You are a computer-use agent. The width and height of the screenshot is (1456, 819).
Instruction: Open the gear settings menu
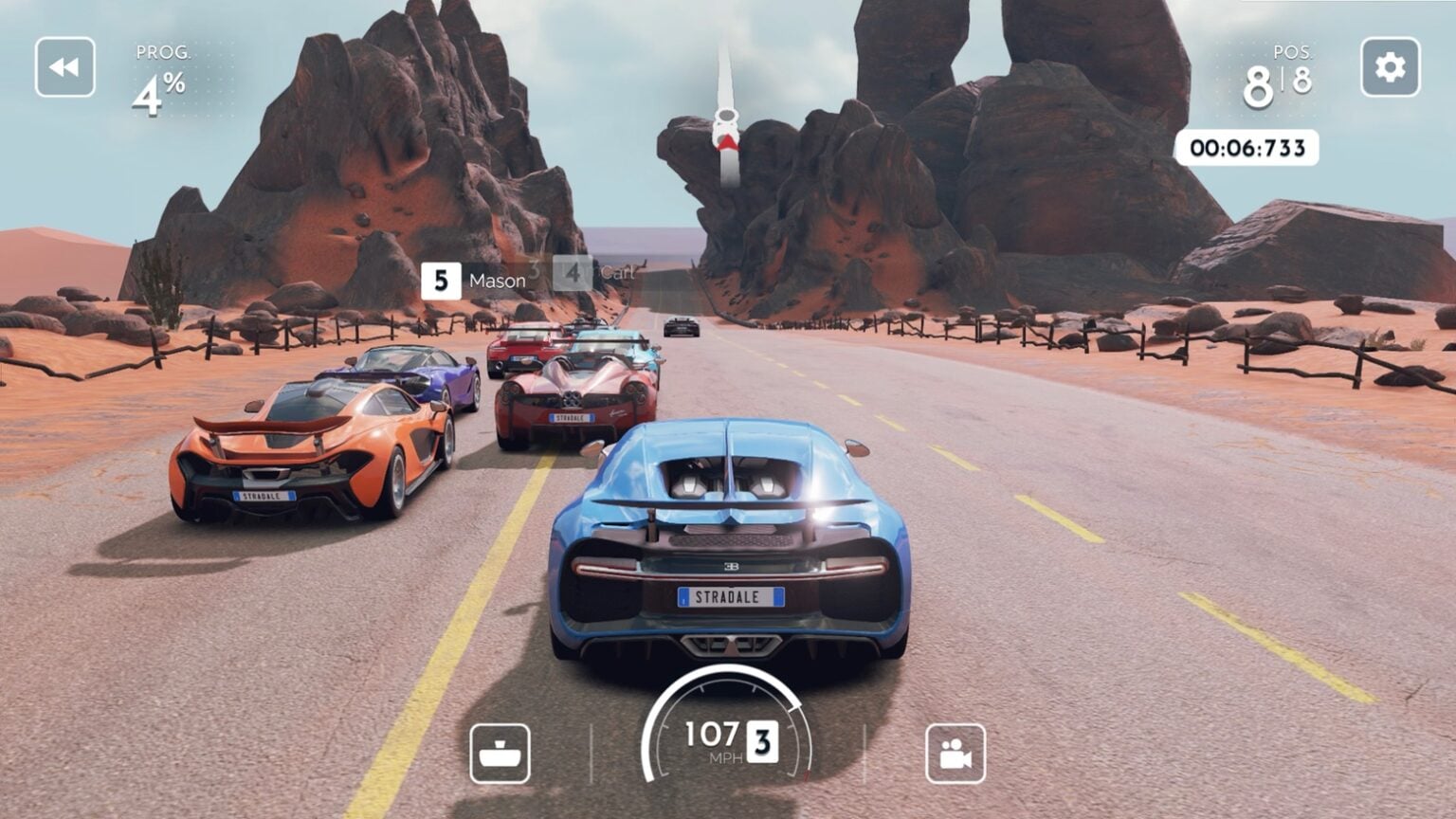[1390, 67]
